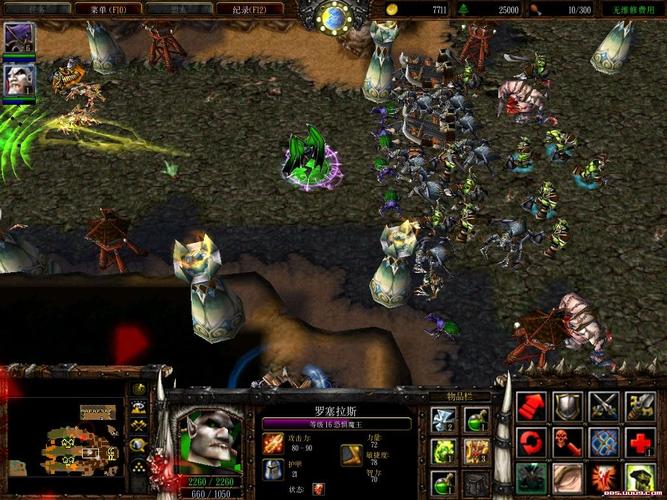Activate the blue lattice ability icon
The image size is (667, 500).
pos(604,442)
